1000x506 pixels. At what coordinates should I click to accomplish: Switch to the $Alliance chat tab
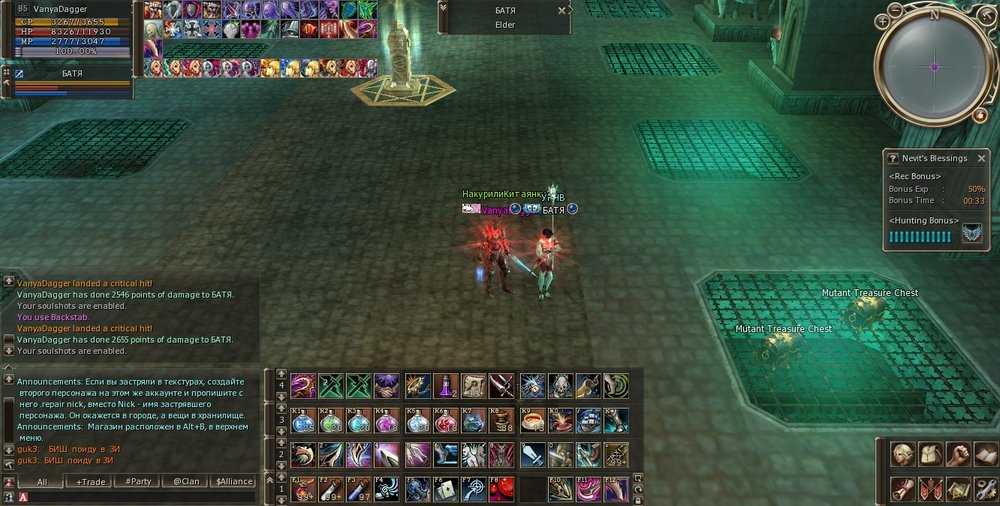232,481
